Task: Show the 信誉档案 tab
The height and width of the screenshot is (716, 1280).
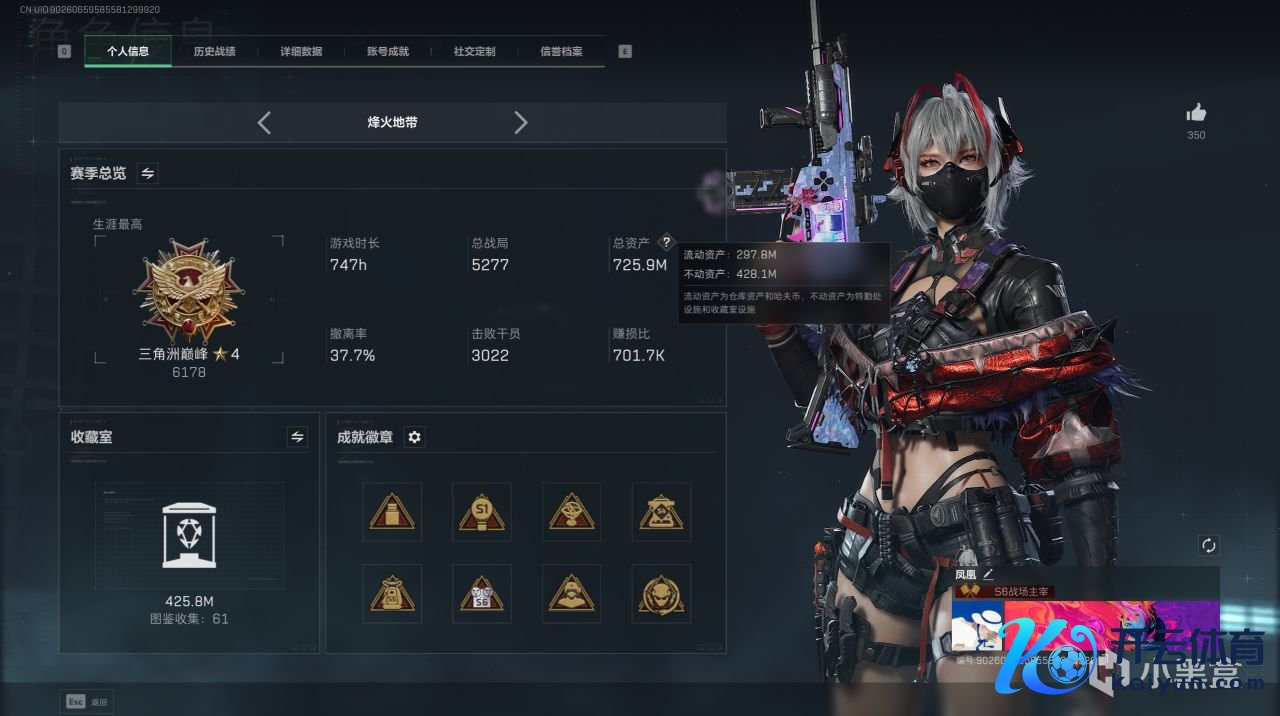Action: [x=561, y=51]
